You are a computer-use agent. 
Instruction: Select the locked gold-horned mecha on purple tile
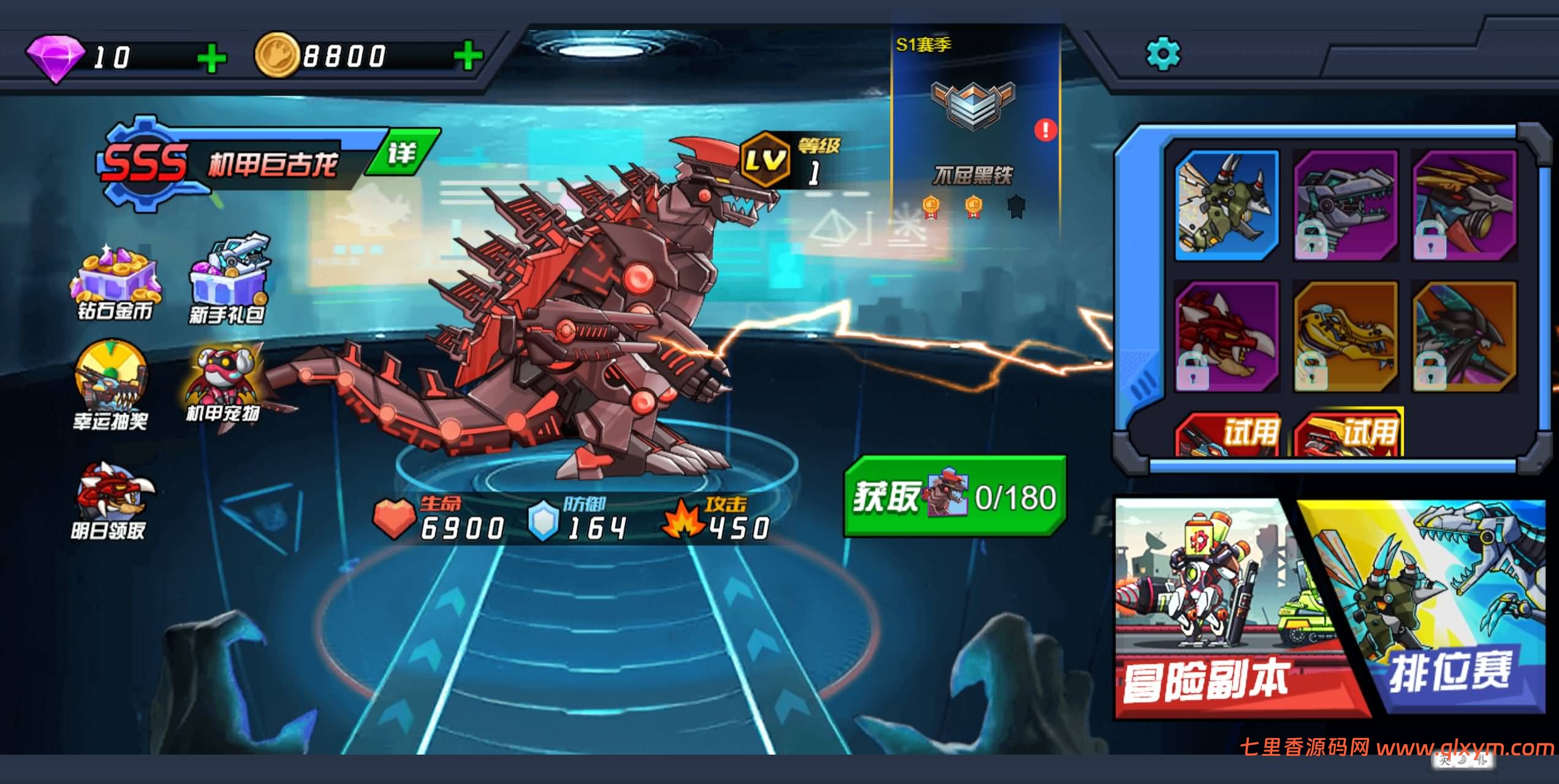(x=1464, y=206)
